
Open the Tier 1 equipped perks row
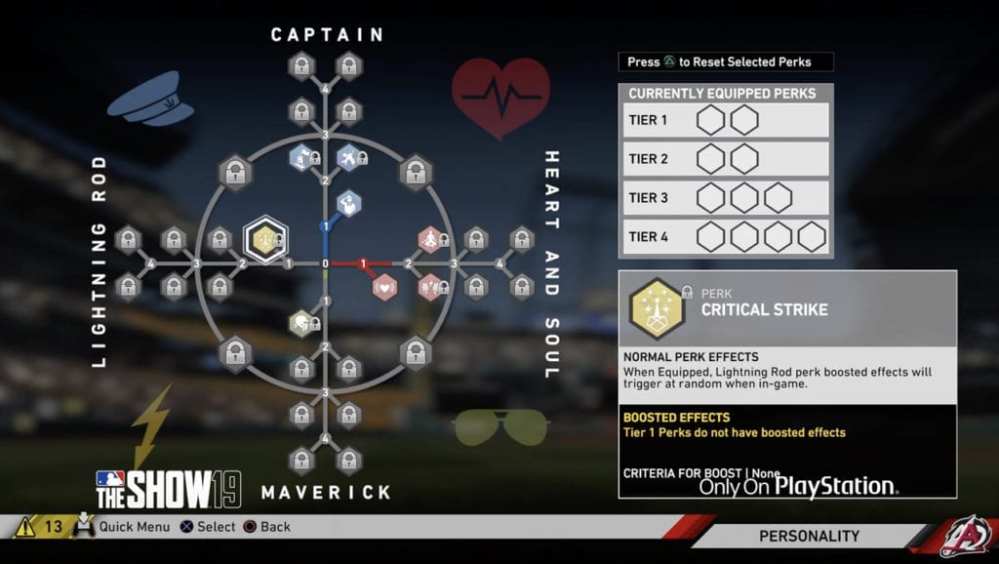click(725, 121)
